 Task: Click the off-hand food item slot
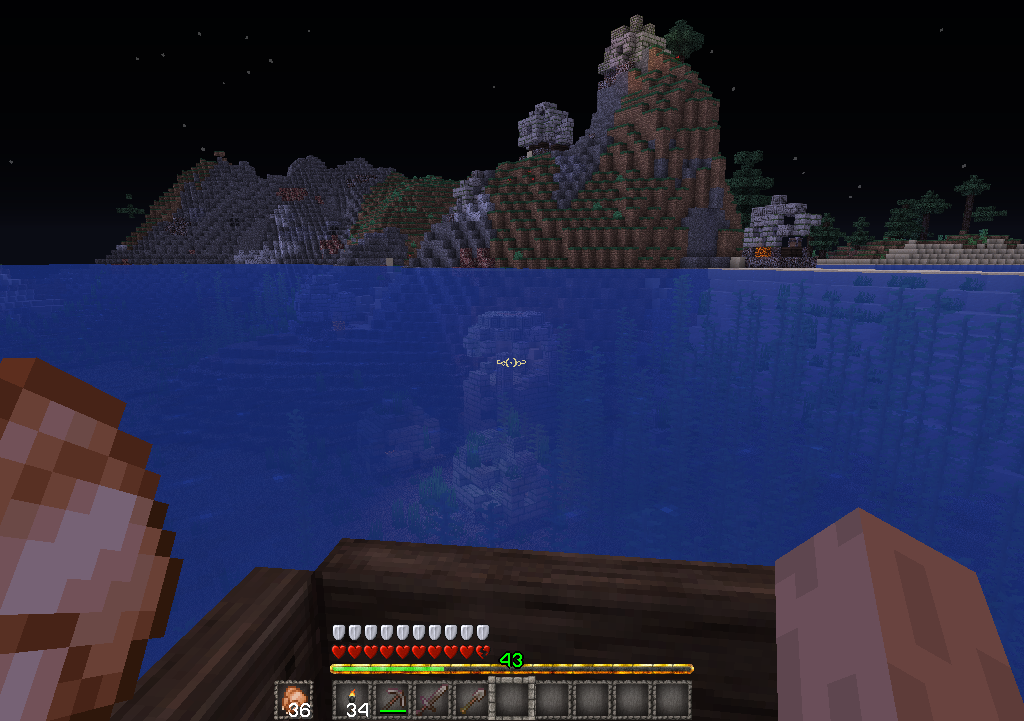point(294,700)
